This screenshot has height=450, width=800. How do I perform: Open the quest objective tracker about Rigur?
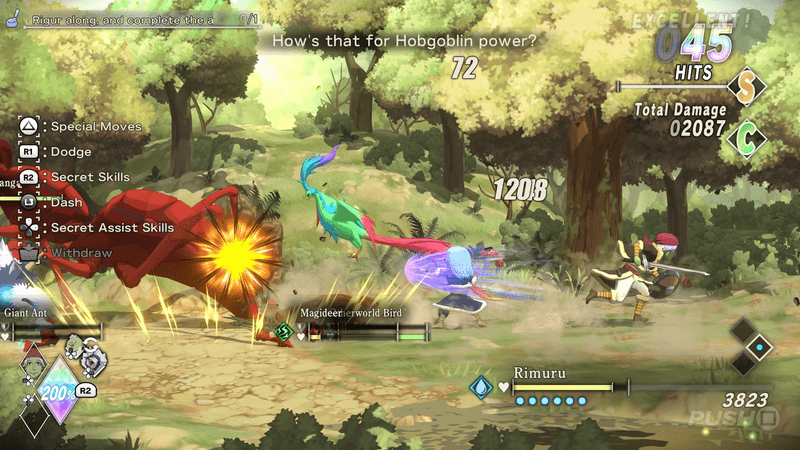(x=130, y=19)
